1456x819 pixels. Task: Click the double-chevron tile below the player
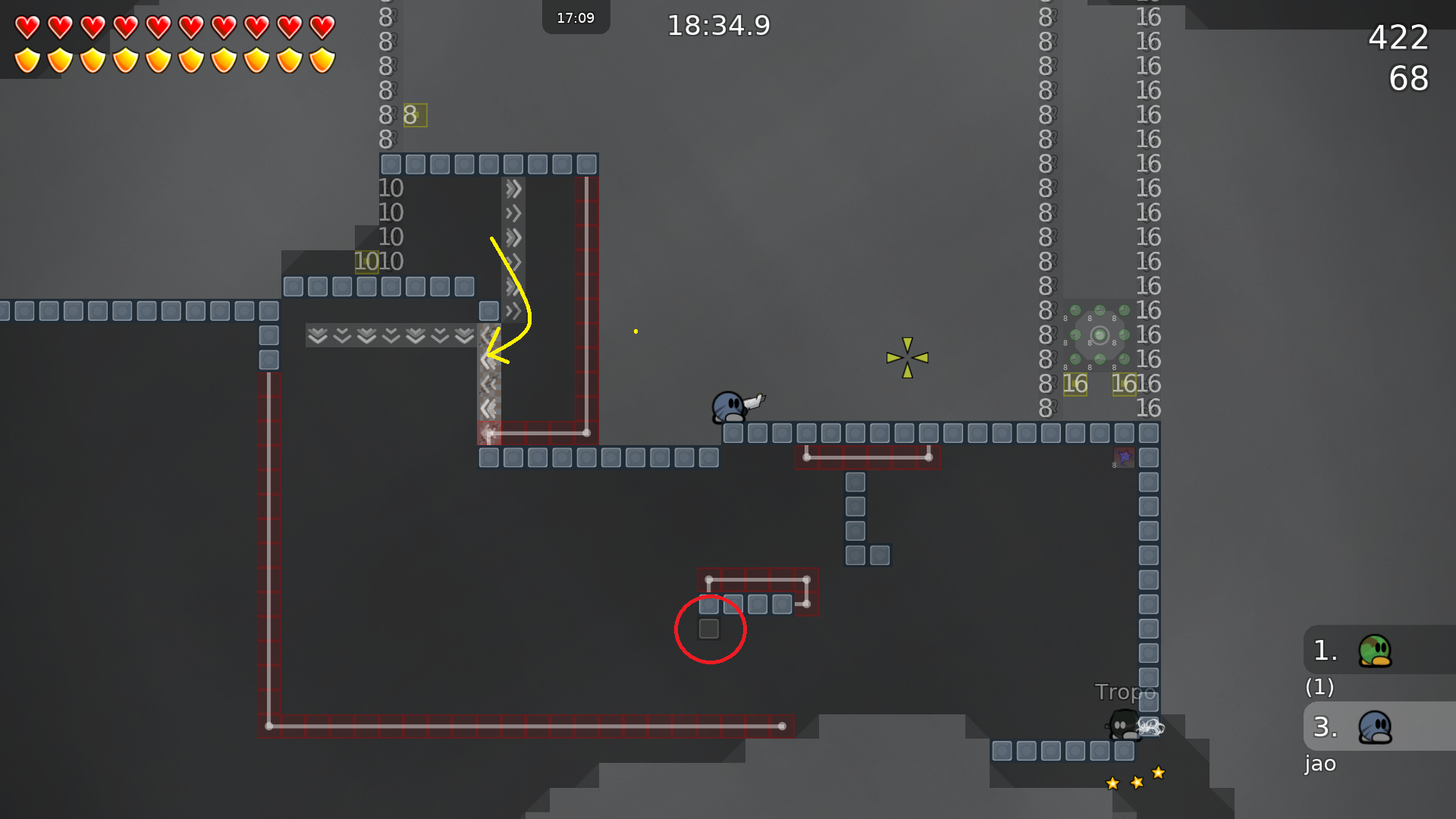click(488, 408)
